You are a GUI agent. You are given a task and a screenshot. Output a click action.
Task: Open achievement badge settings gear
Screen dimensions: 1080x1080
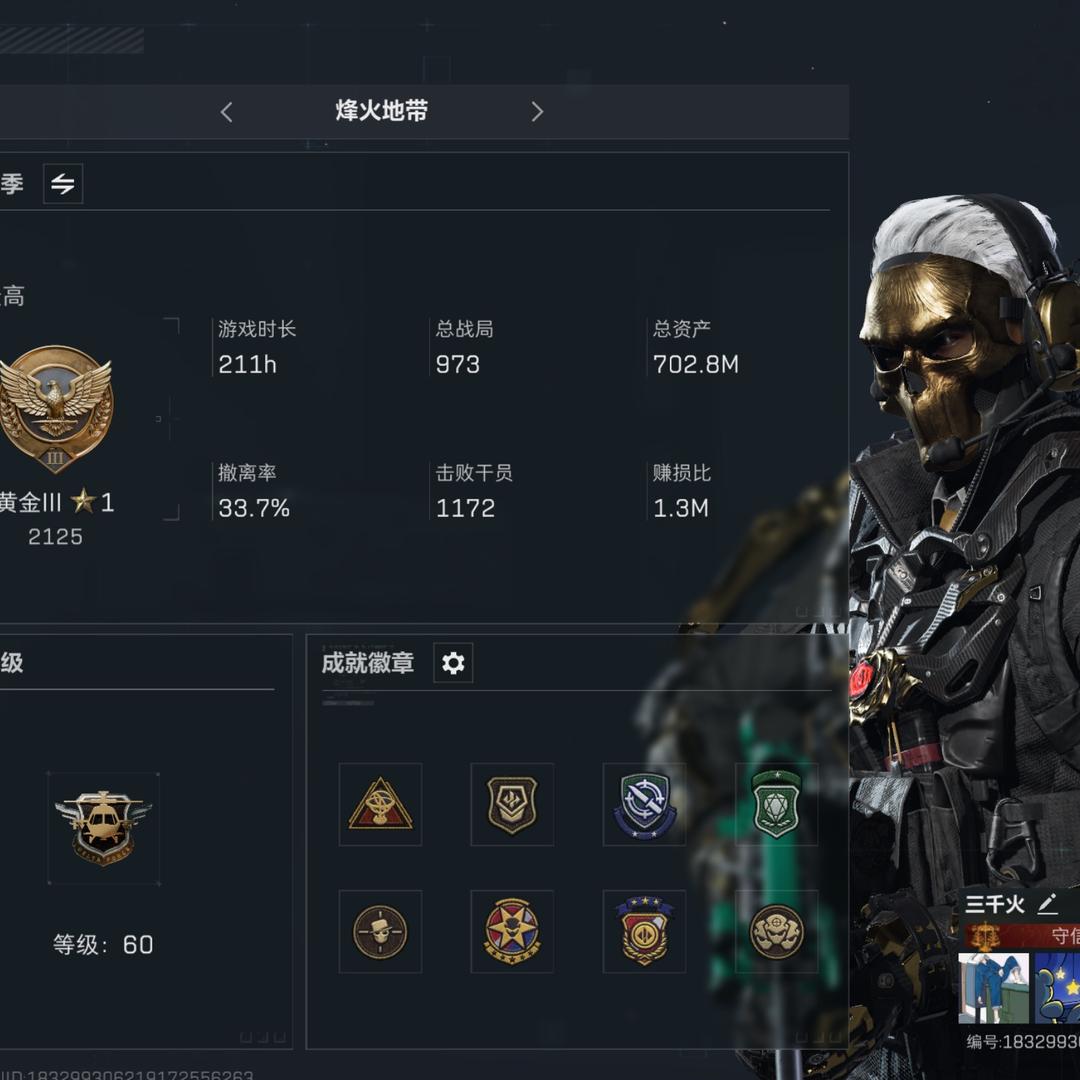(x=453, y=663)
